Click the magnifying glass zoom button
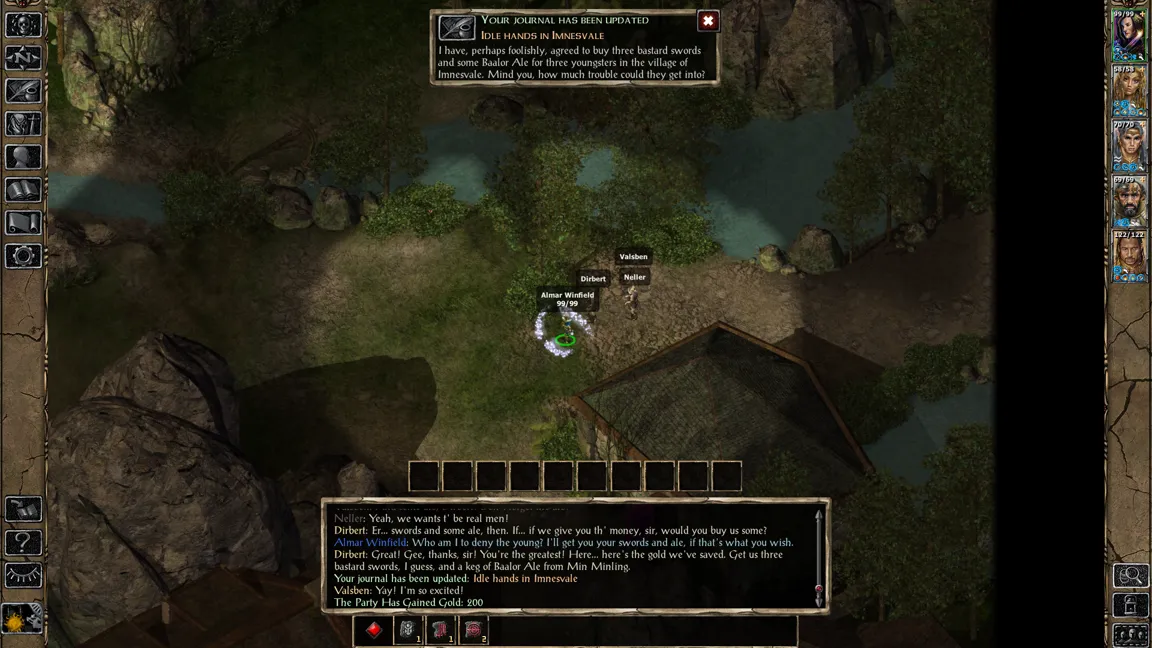1152x648 pixels. [x=1131, y=575]
